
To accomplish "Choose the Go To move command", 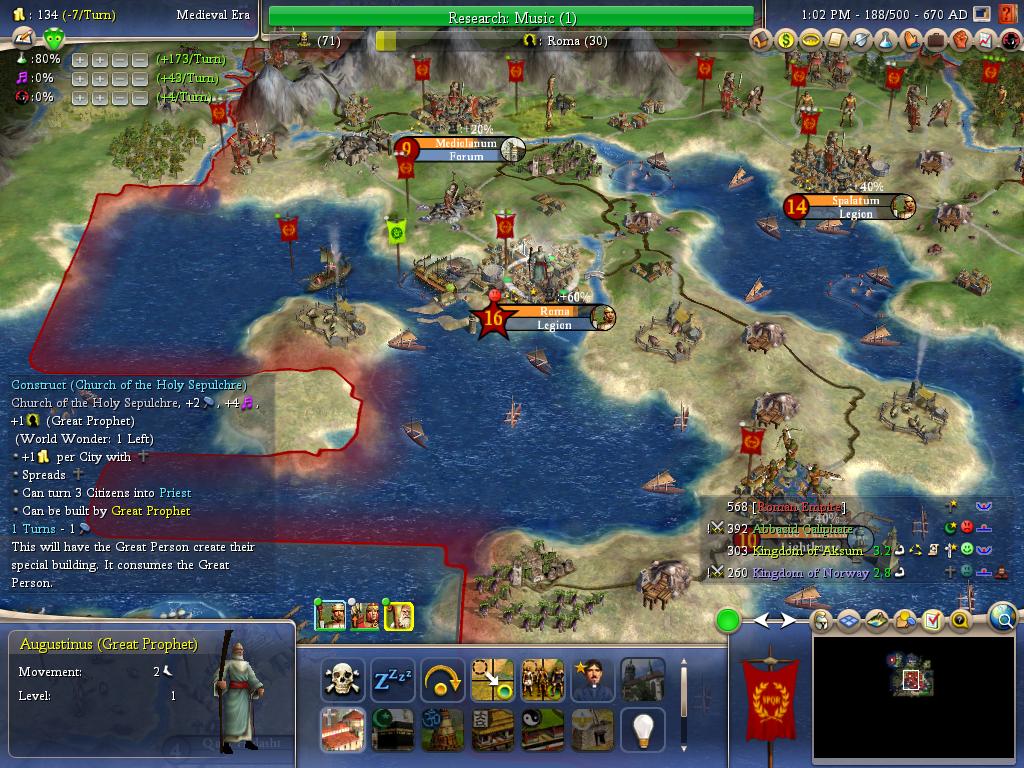I will [492, 680].
